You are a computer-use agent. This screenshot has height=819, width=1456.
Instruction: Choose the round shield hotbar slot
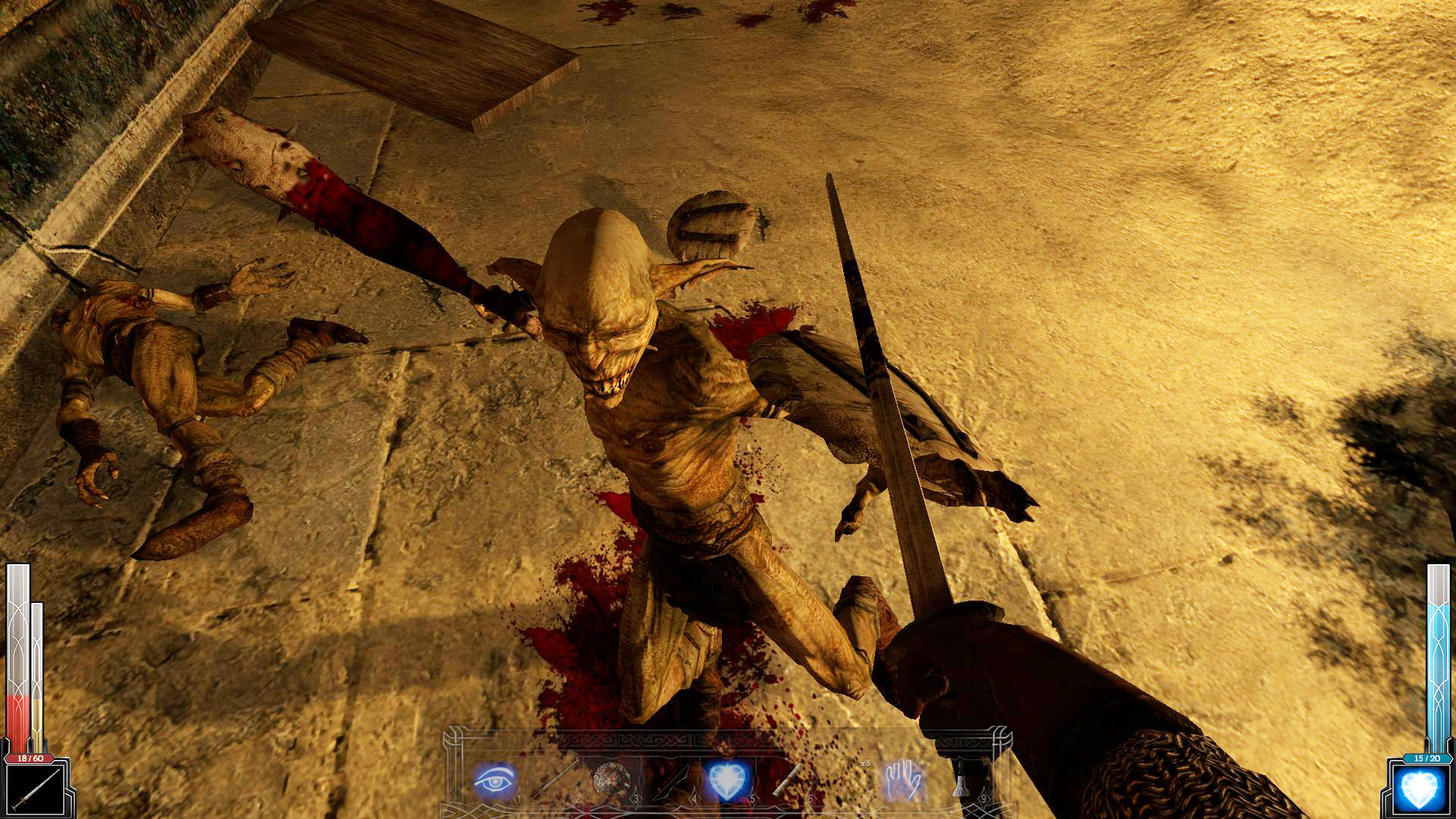click(x=611, y=780)
